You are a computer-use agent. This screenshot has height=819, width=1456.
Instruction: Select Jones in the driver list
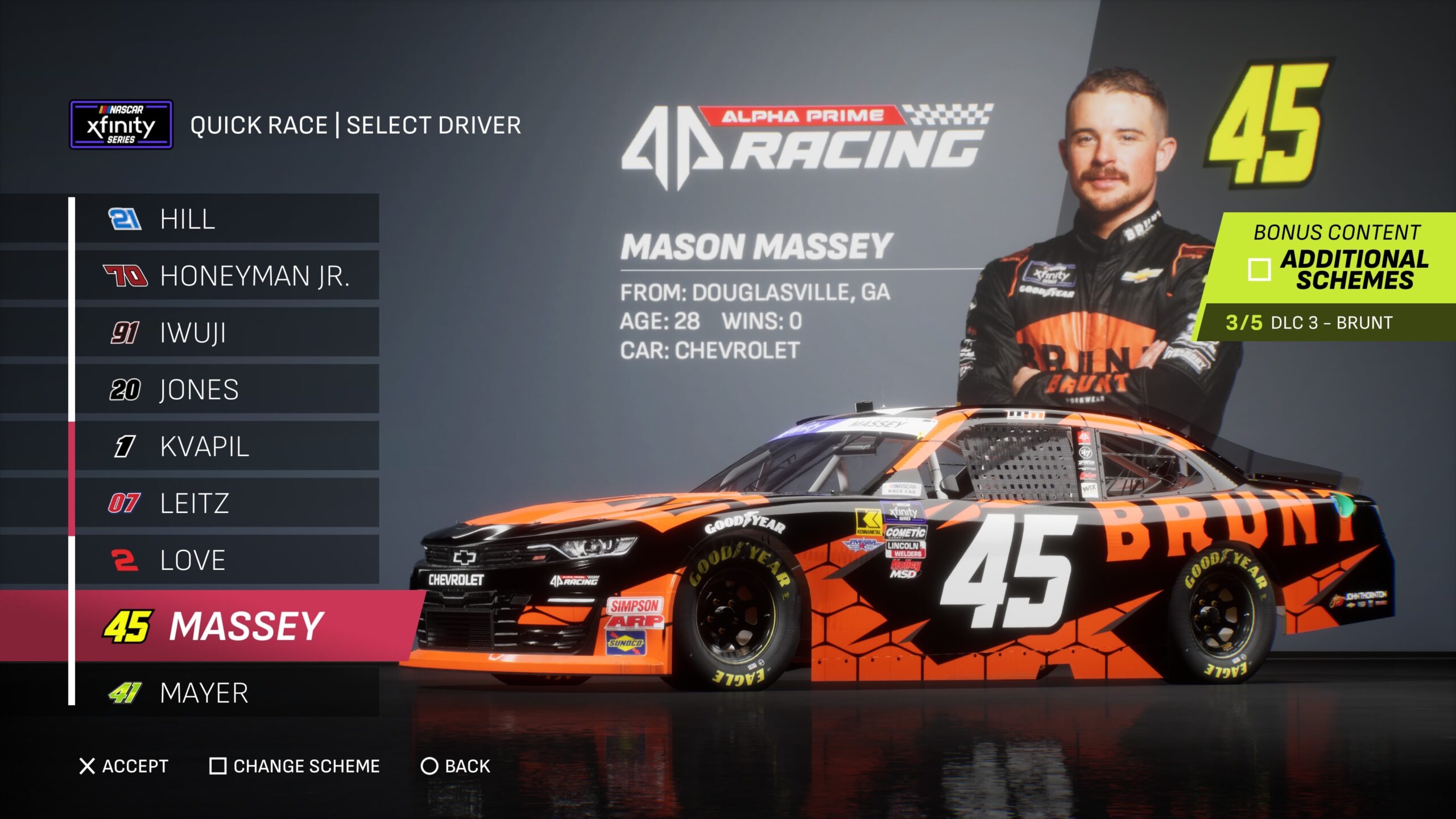pyautogui.click(x=226, y=390)
